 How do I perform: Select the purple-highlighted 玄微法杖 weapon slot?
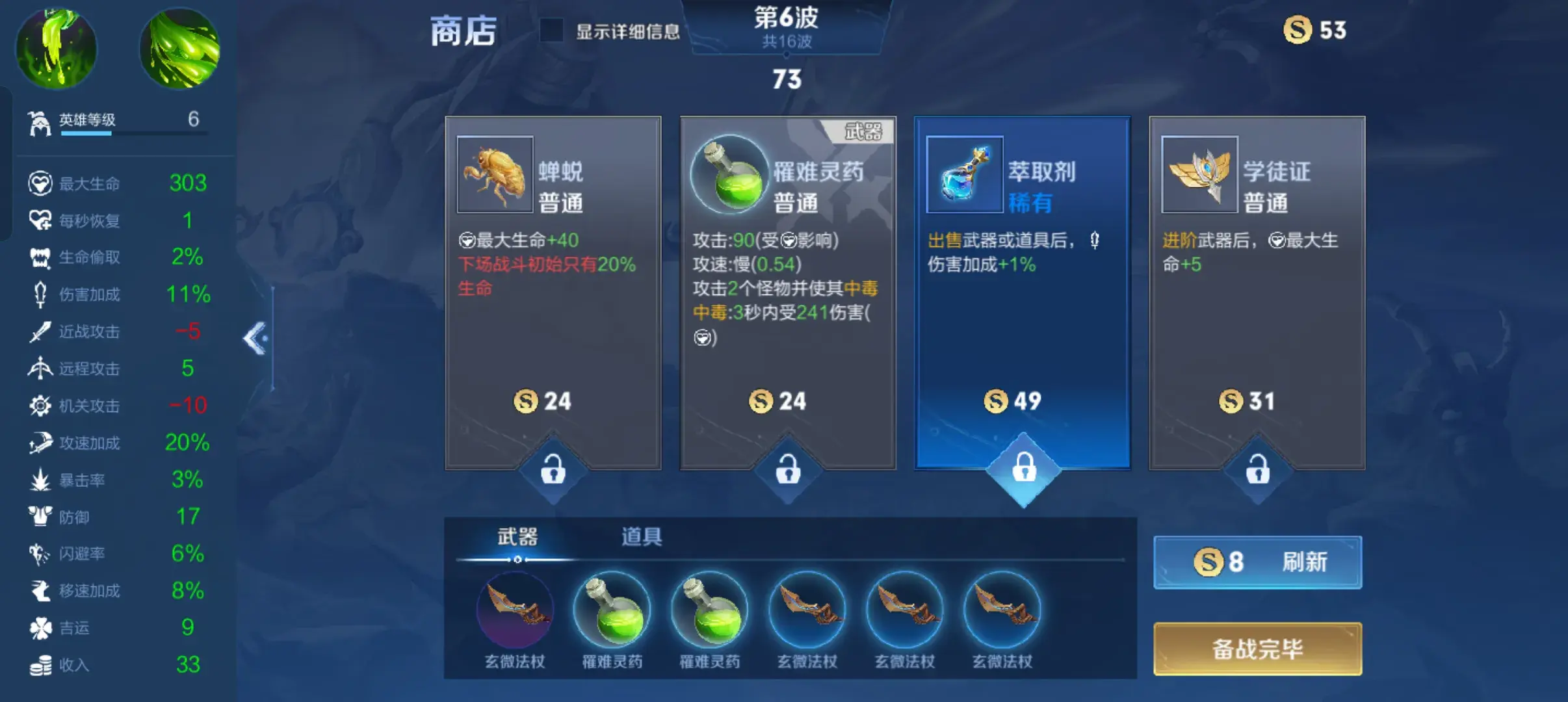tap(515, 611)
